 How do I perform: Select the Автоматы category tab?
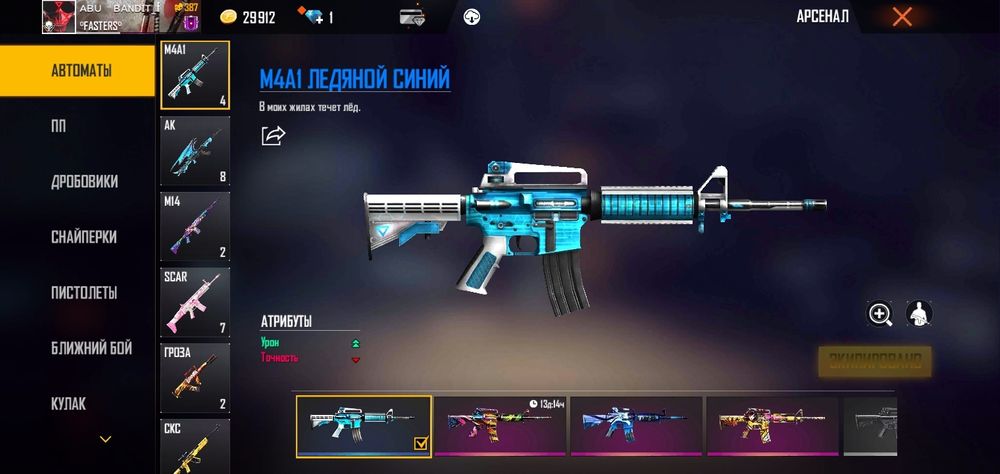click(80, 71)
